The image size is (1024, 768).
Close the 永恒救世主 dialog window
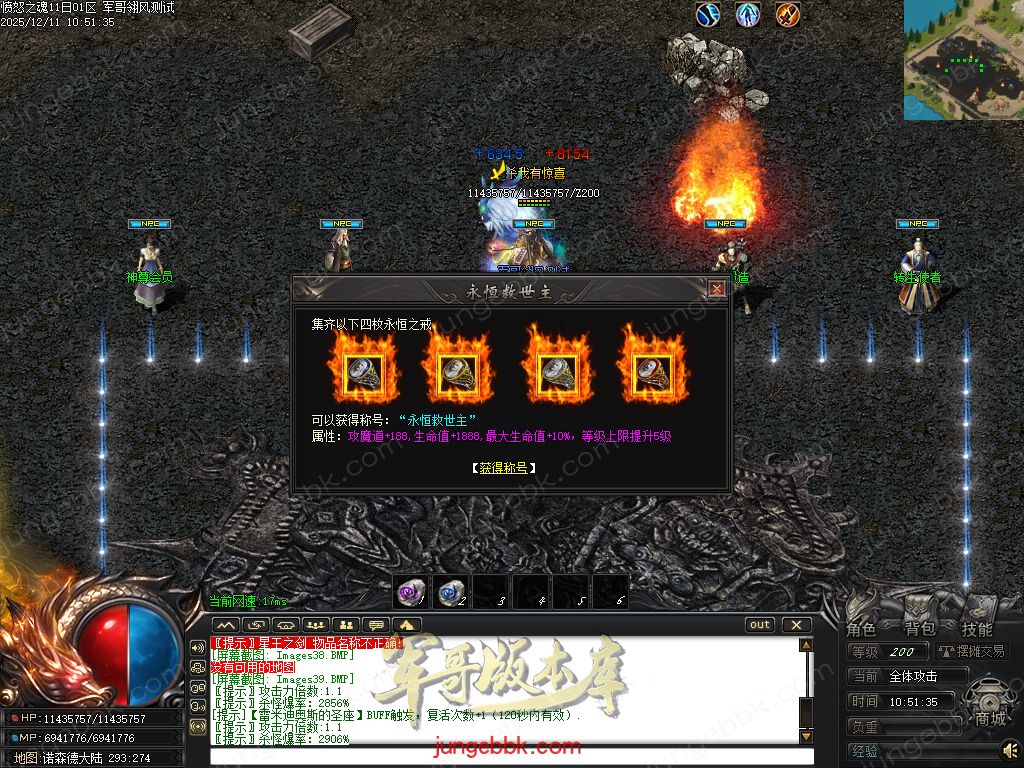click(x=717, y=289)
